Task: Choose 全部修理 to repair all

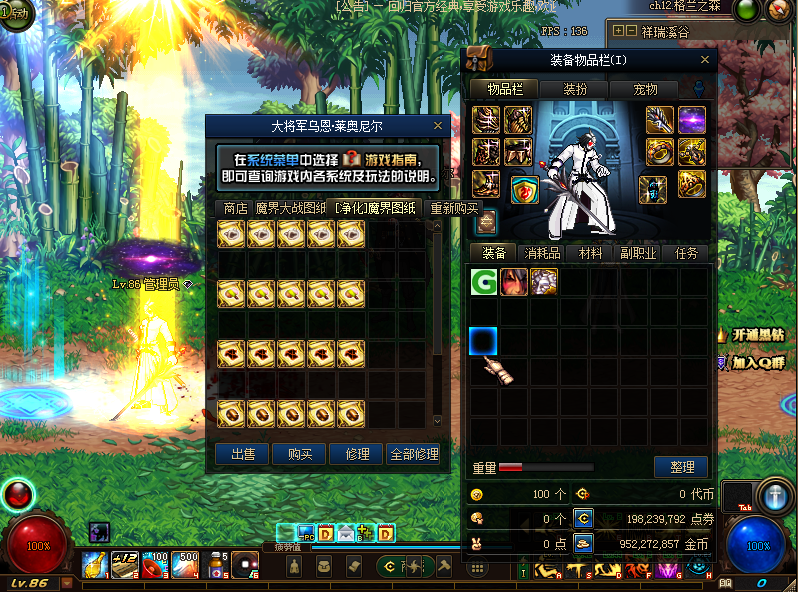Action: click(413, 454)
